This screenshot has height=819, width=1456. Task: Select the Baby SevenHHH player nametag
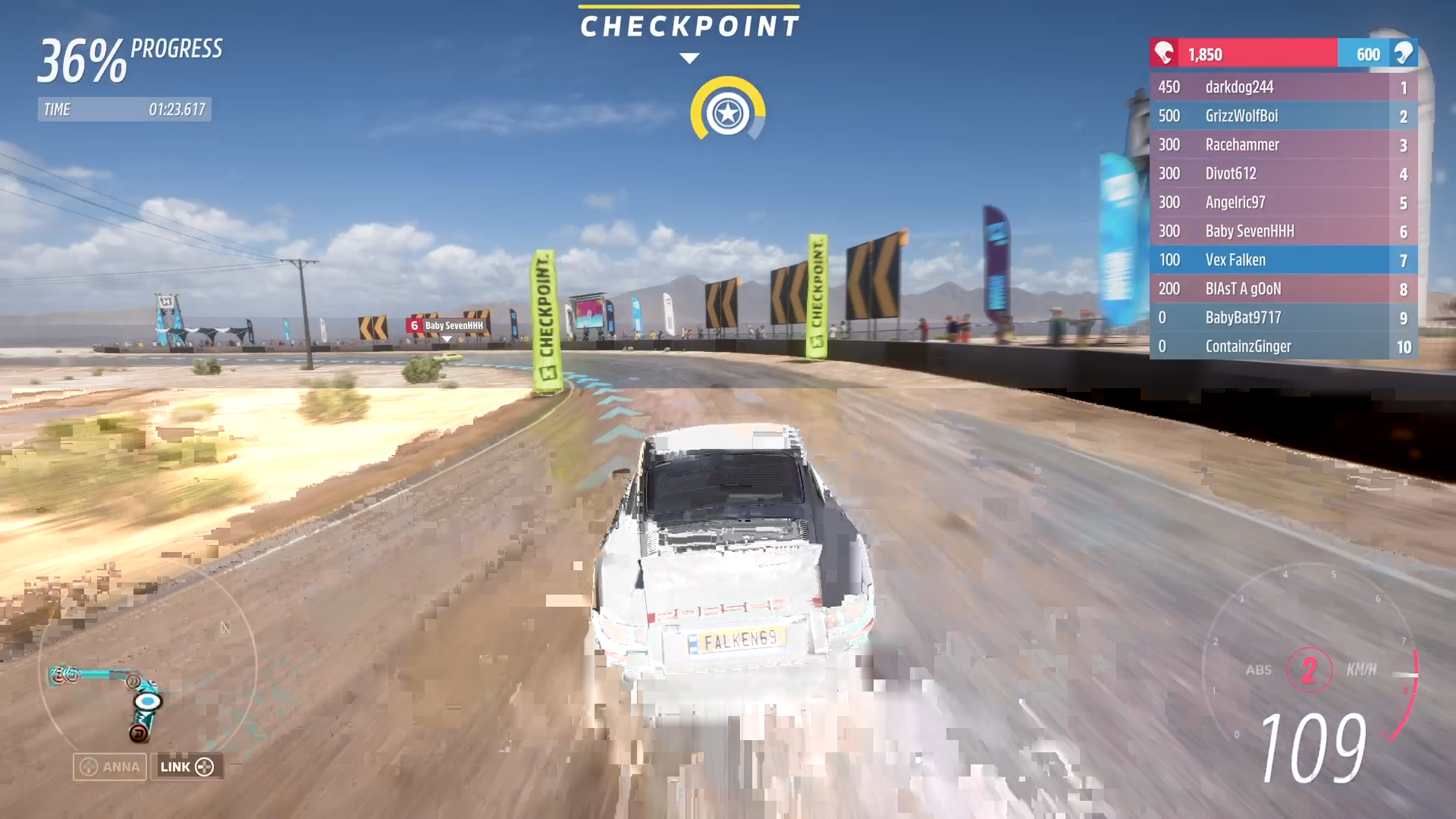click(447, 326)
